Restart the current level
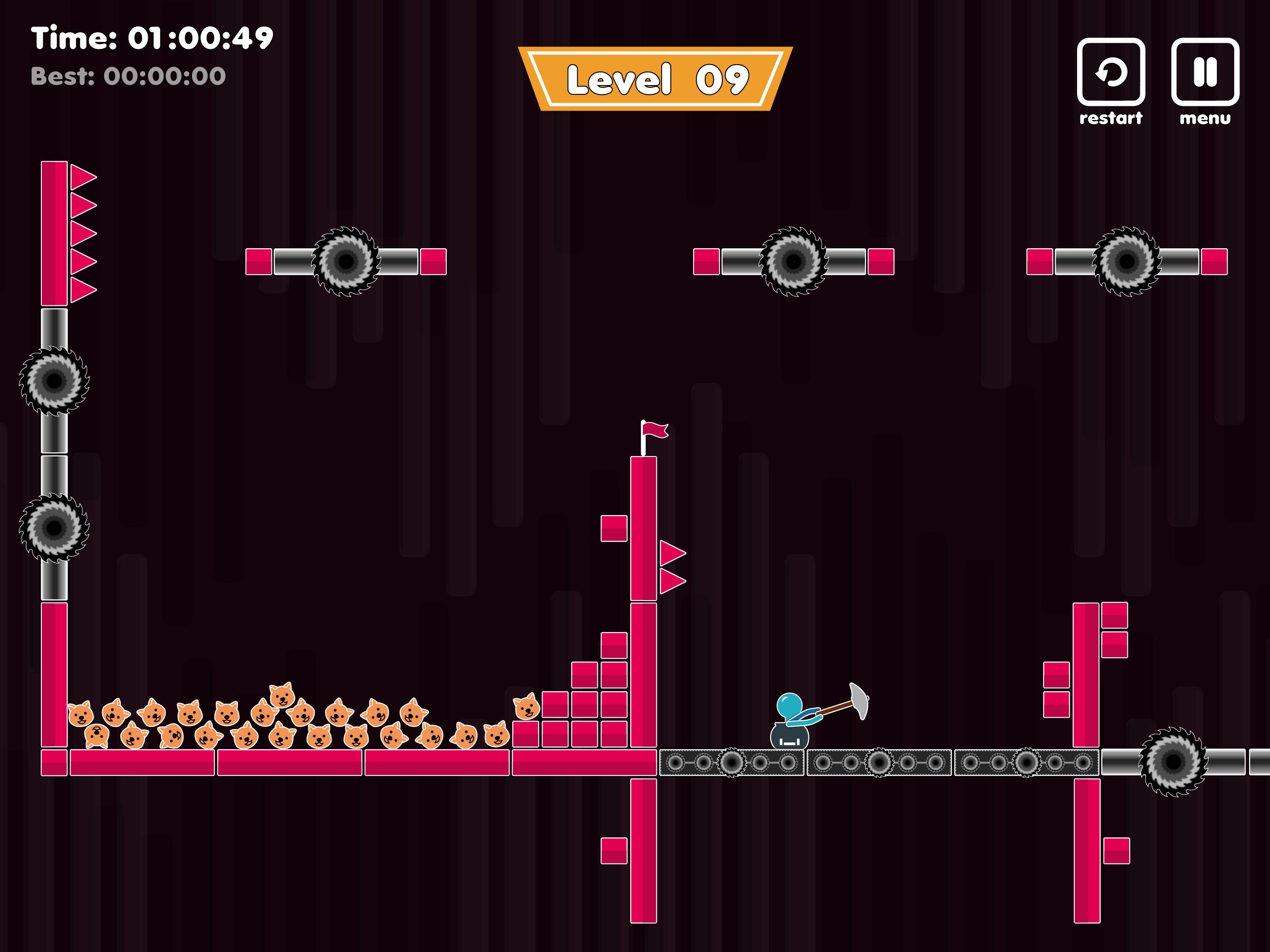 click(x=1111, y=73)
